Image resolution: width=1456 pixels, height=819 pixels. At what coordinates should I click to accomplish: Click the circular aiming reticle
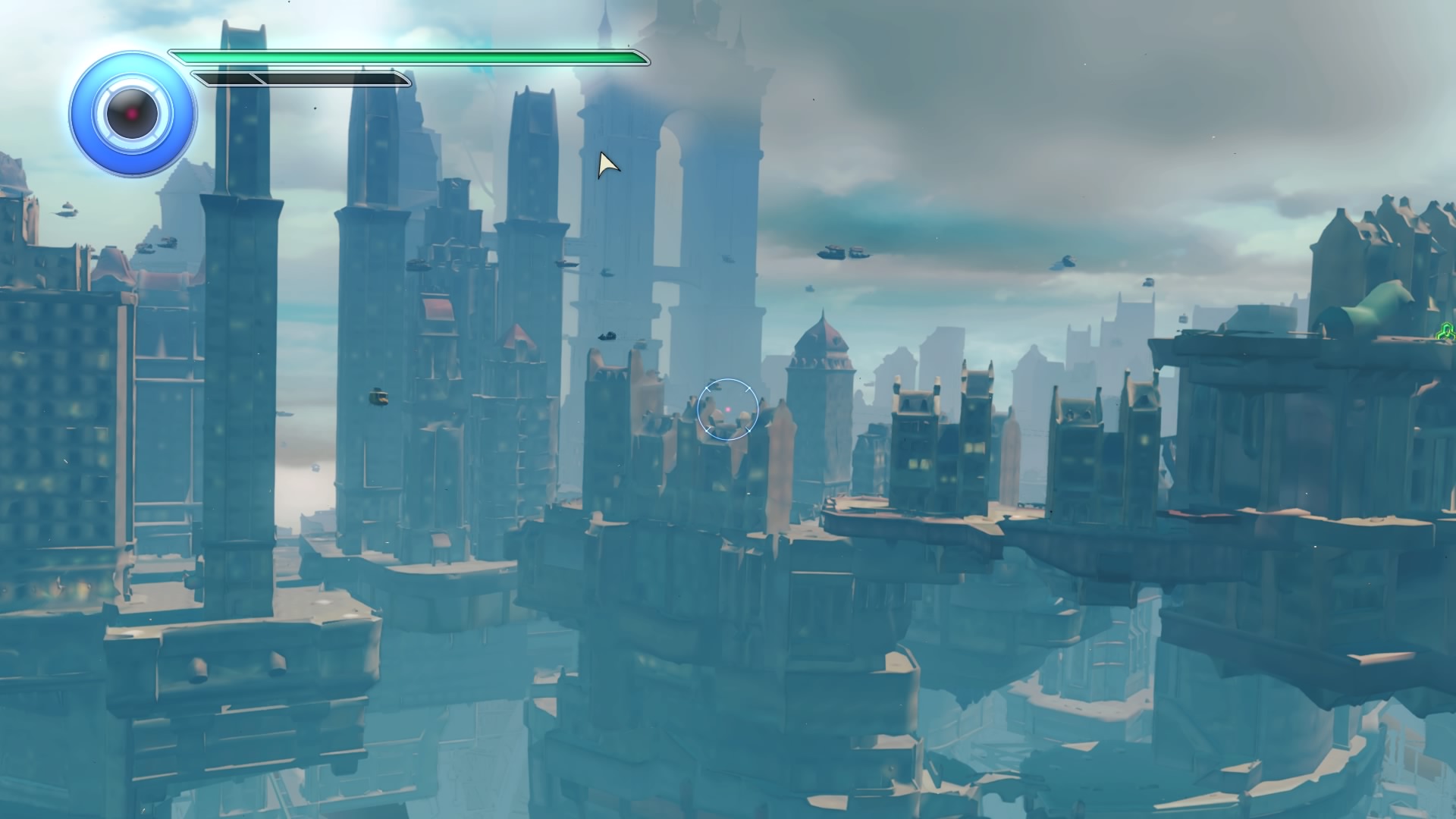727,409
